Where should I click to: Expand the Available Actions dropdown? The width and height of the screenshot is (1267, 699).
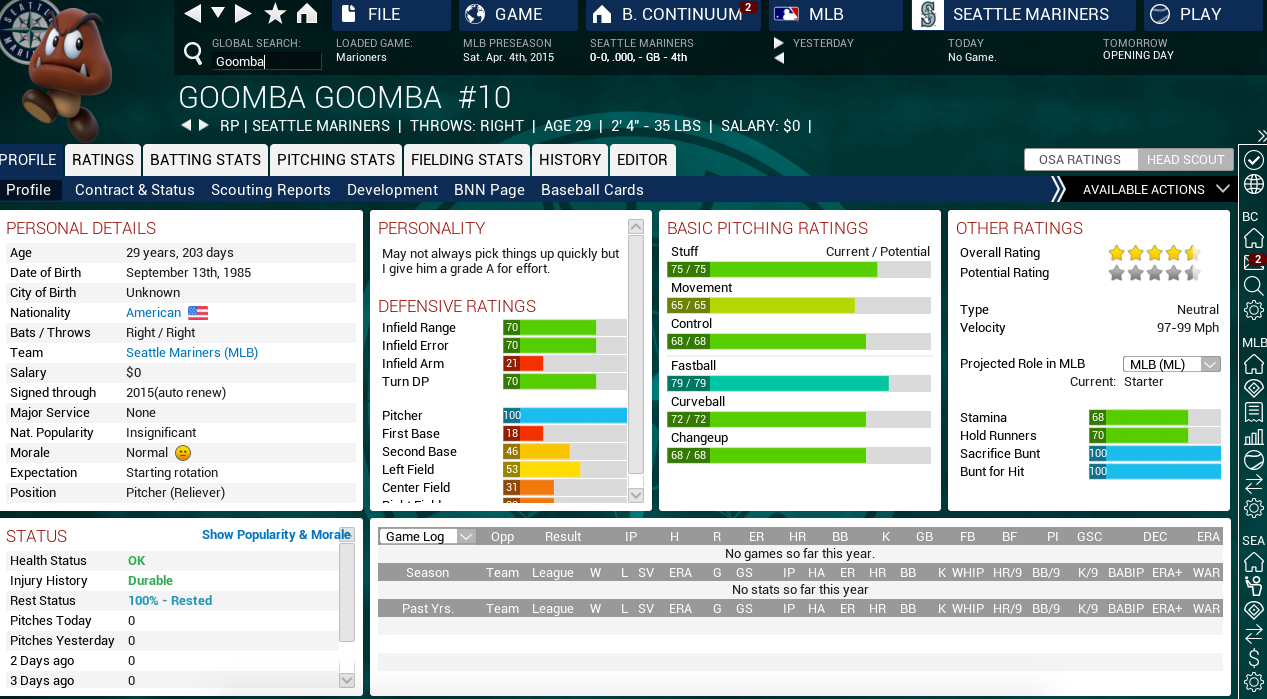[x=1156, y=189]
